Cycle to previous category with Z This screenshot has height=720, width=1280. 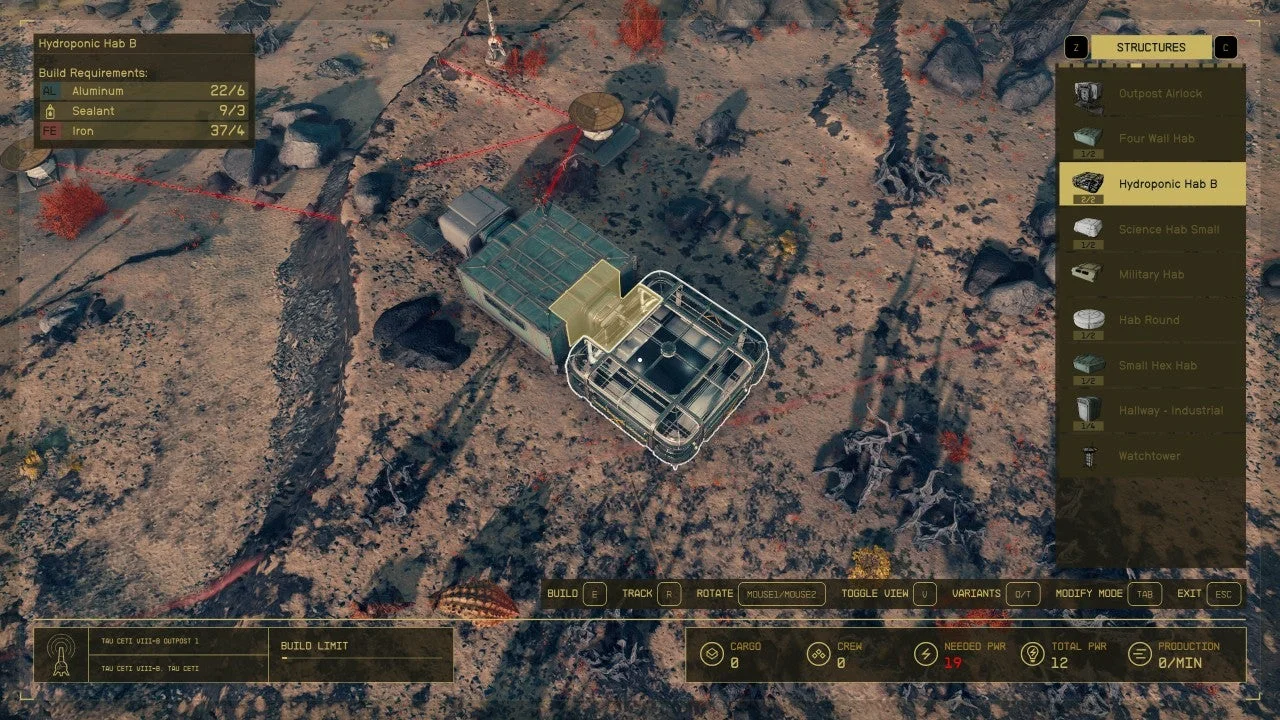pos(1074,46)
